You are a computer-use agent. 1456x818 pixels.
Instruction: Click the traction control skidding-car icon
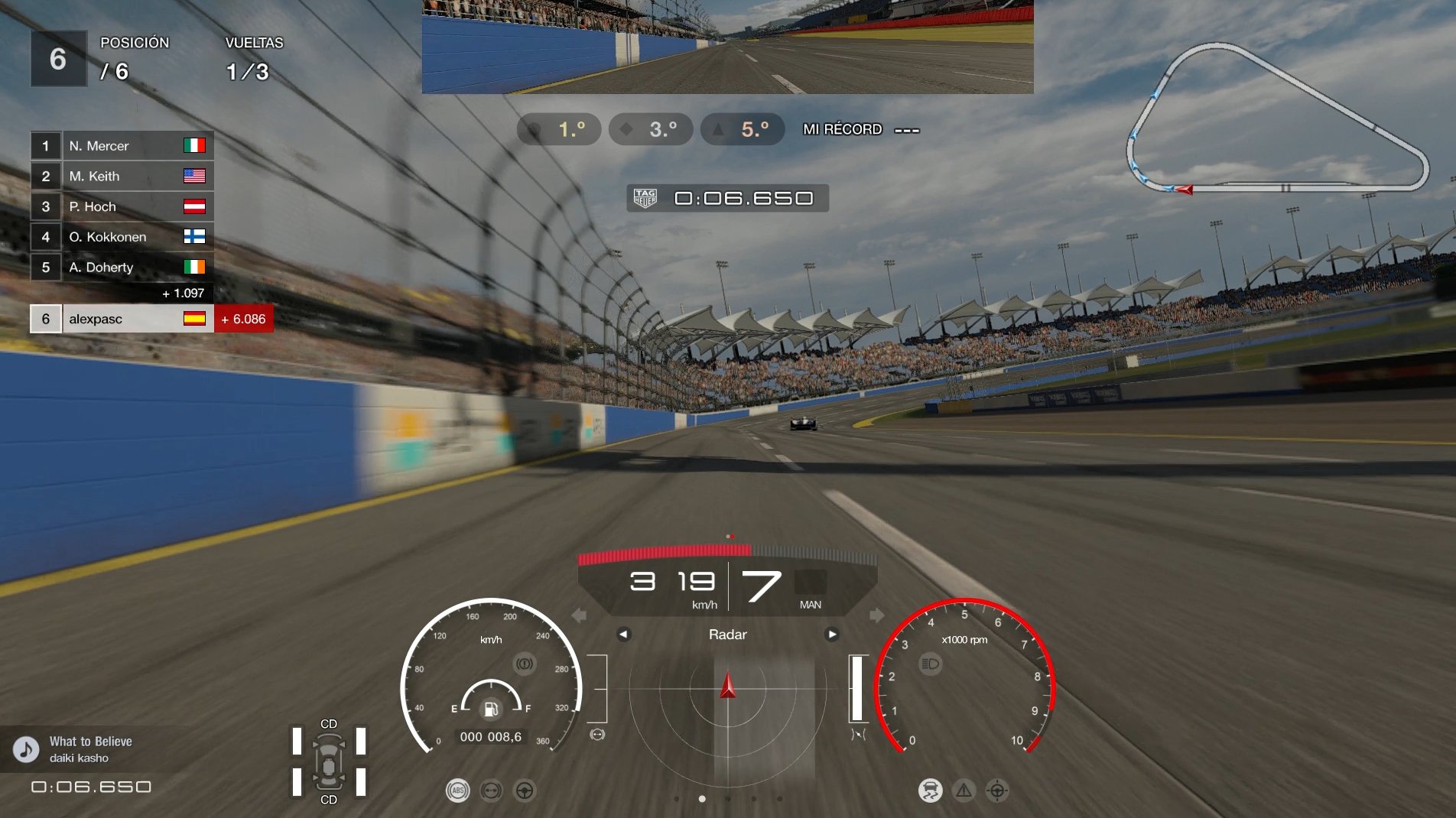(x=931, y=790)
